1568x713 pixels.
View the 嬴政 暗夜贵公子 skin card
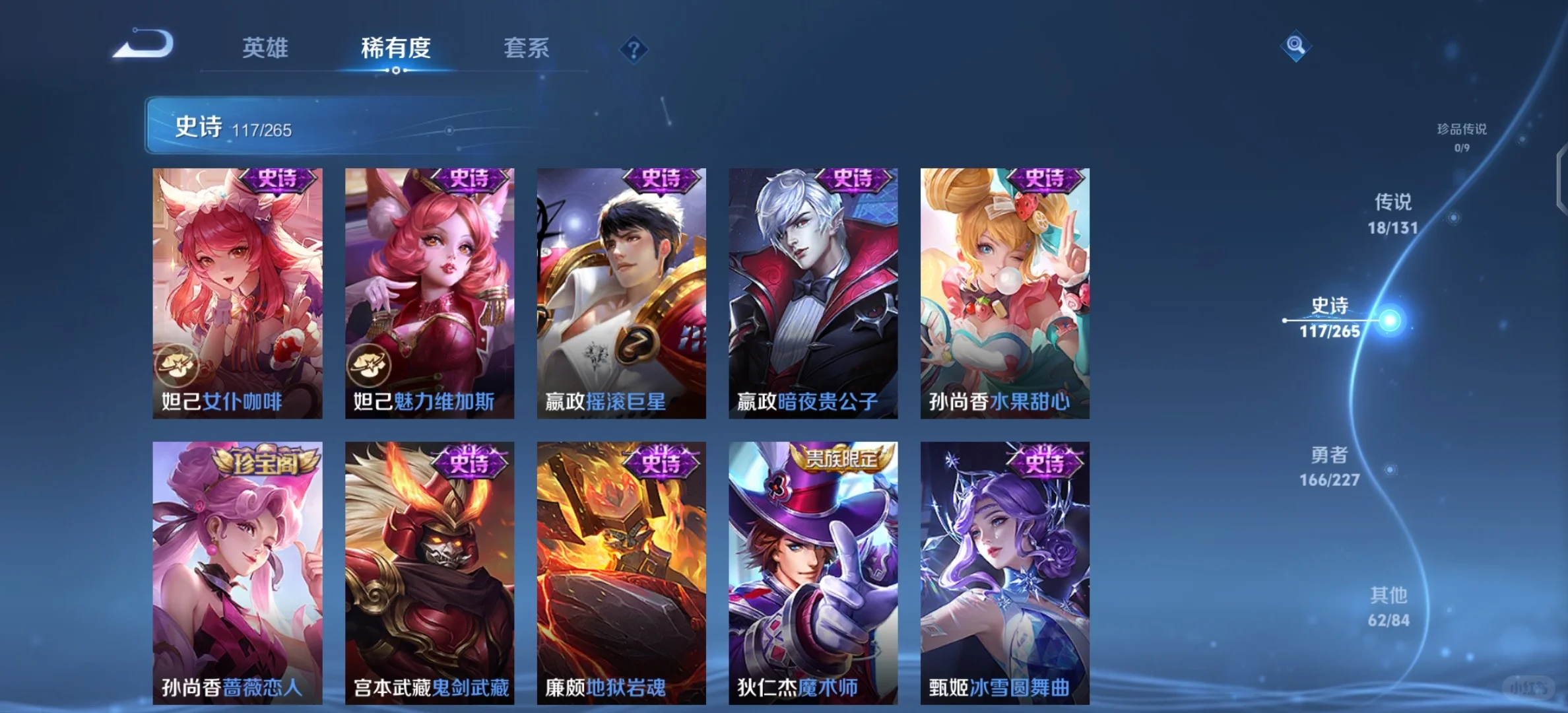(x=813, y=293)
